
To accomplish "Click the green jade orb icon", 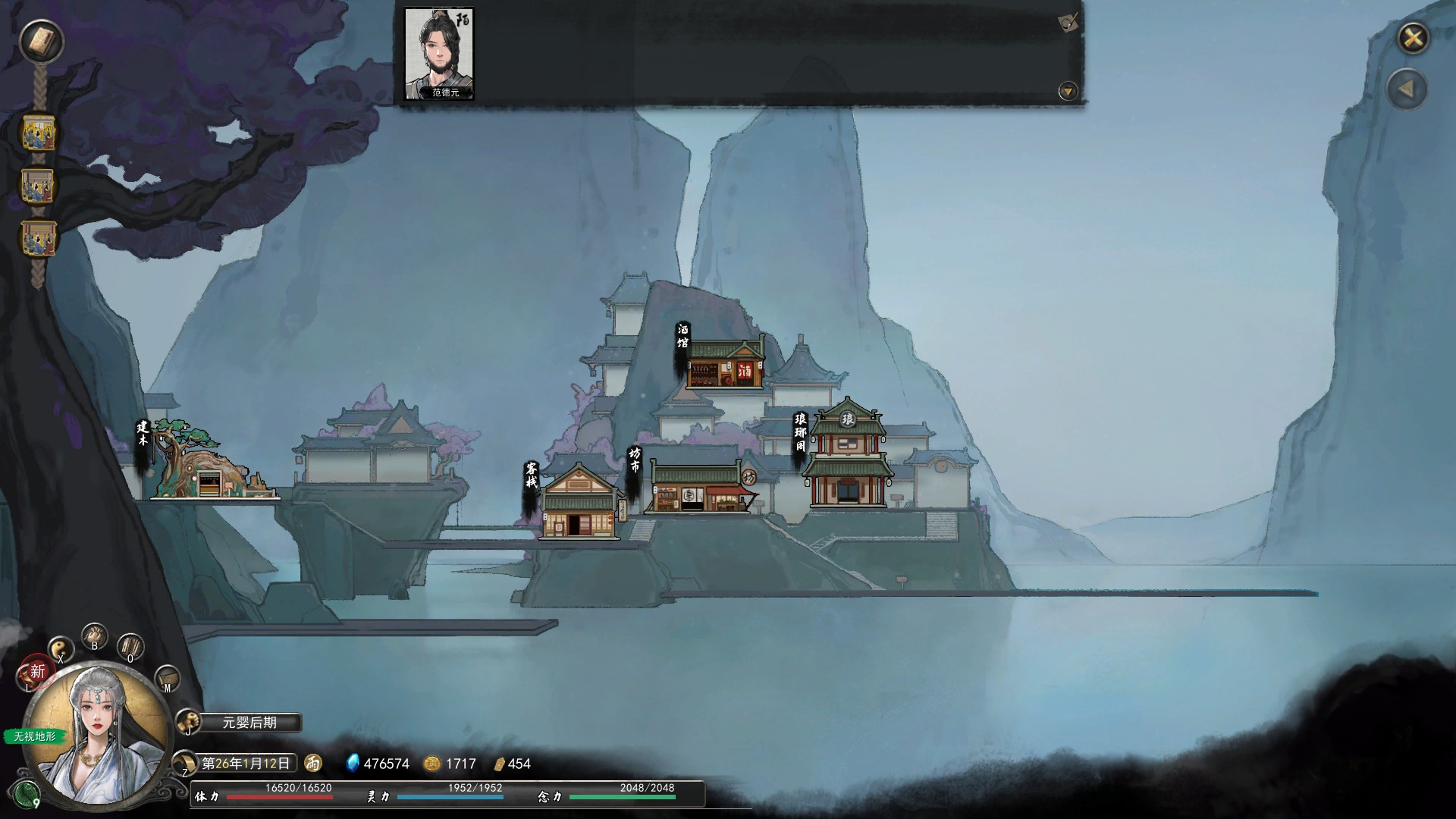I will point(27,794).
